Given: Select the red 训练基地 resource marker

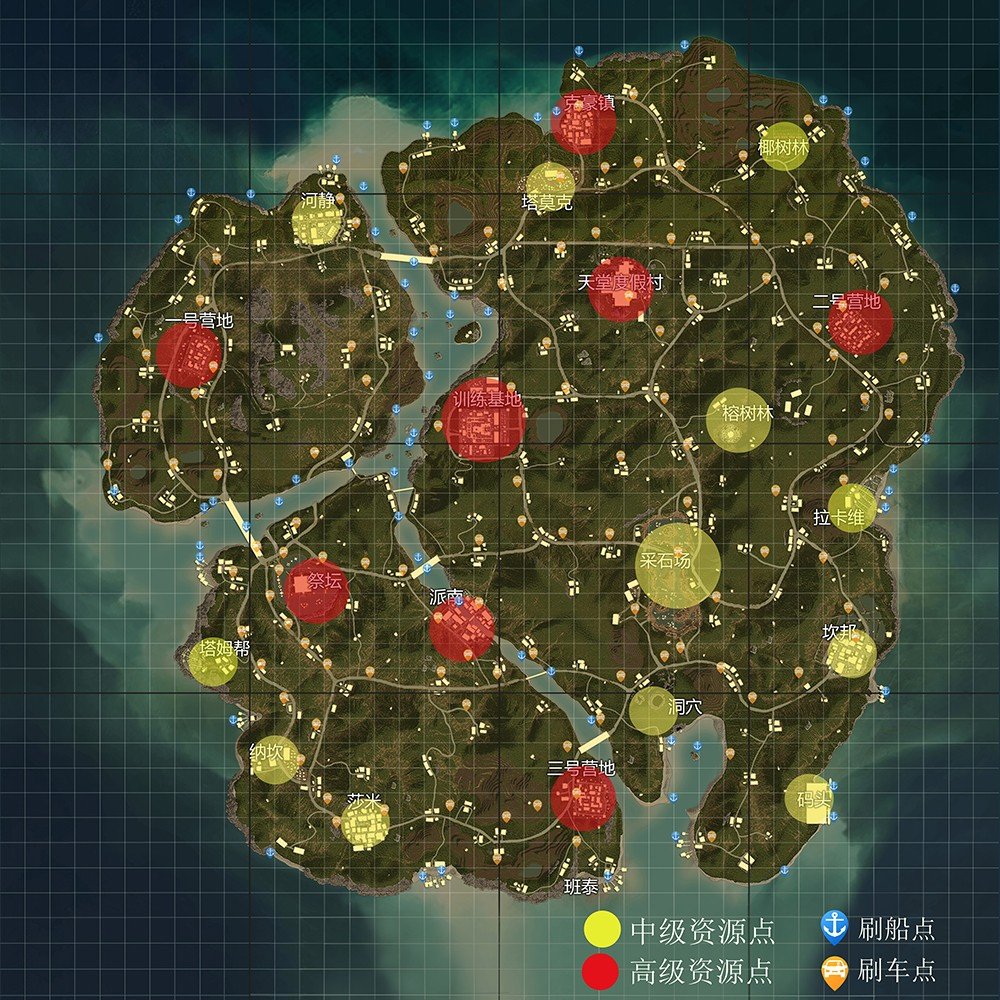Looking at the screenshot, I should coord(483,419).
